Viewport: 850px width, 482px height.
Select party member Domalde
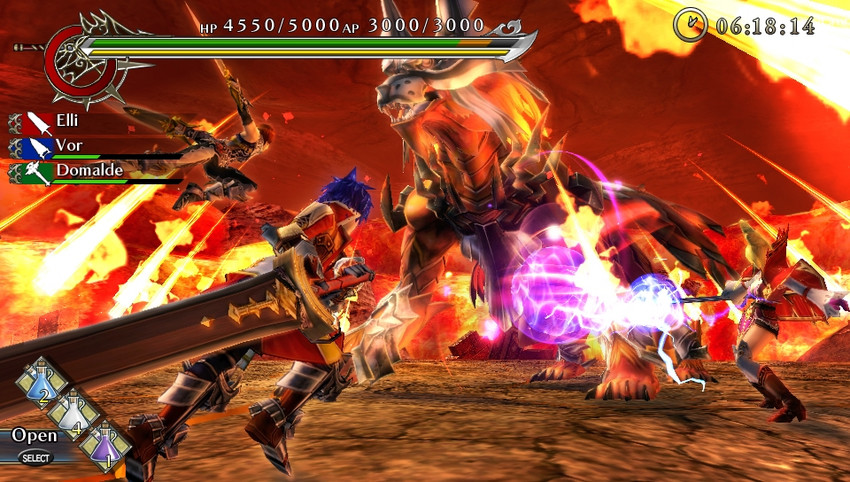(x=91, y=171)
